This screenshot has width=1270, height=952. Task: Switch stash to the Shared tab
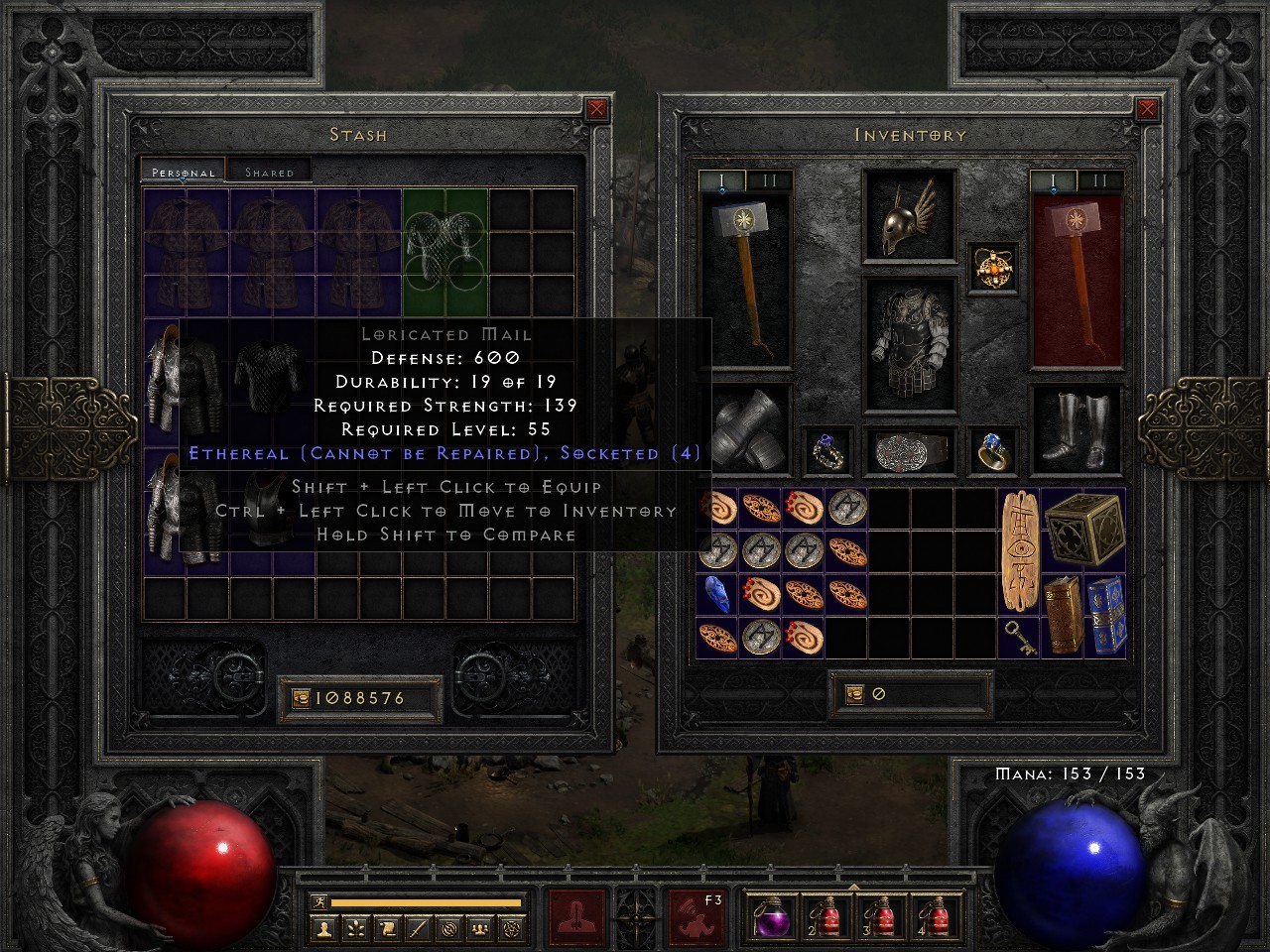269,172
